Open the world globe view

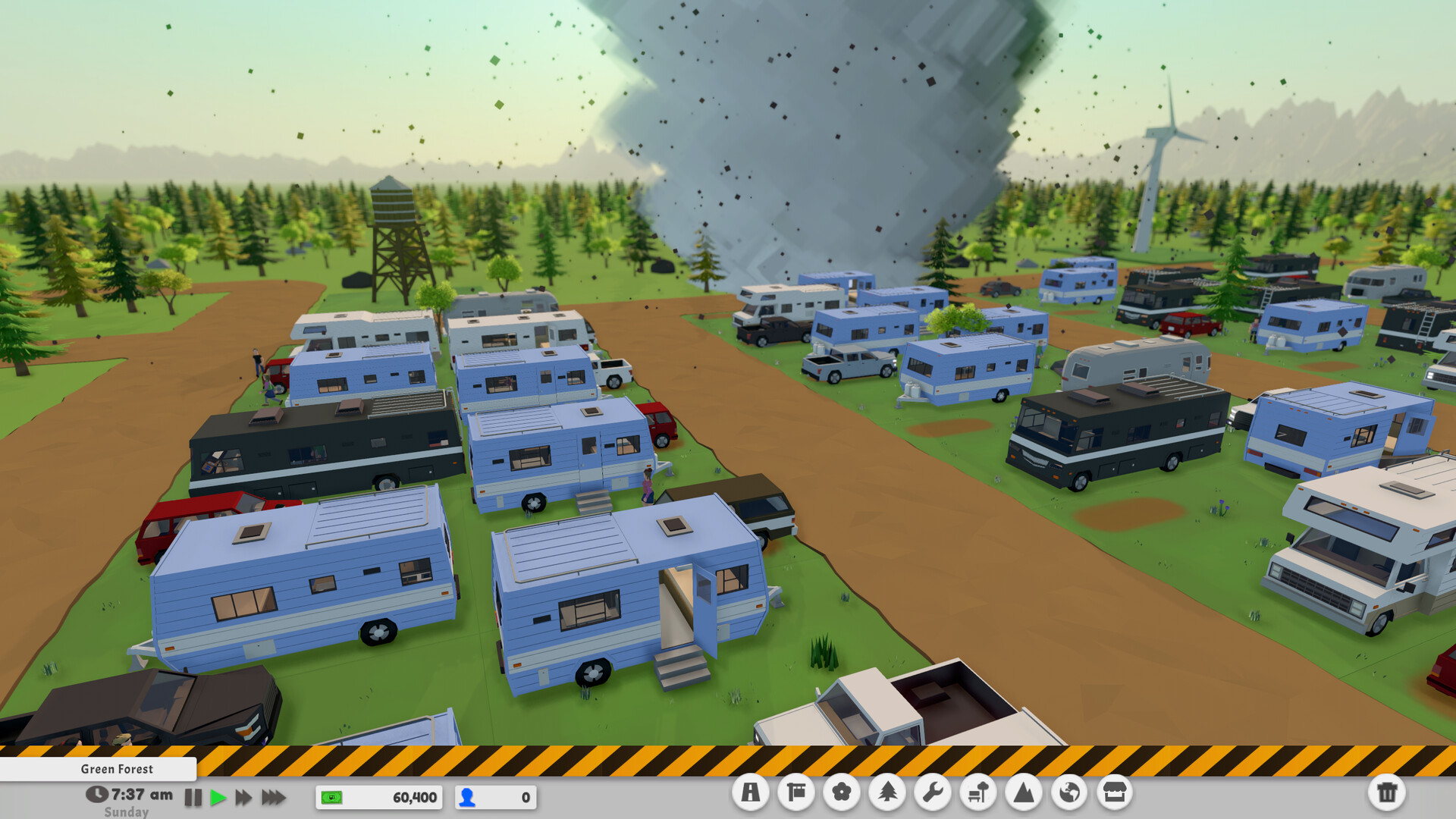1070,793
